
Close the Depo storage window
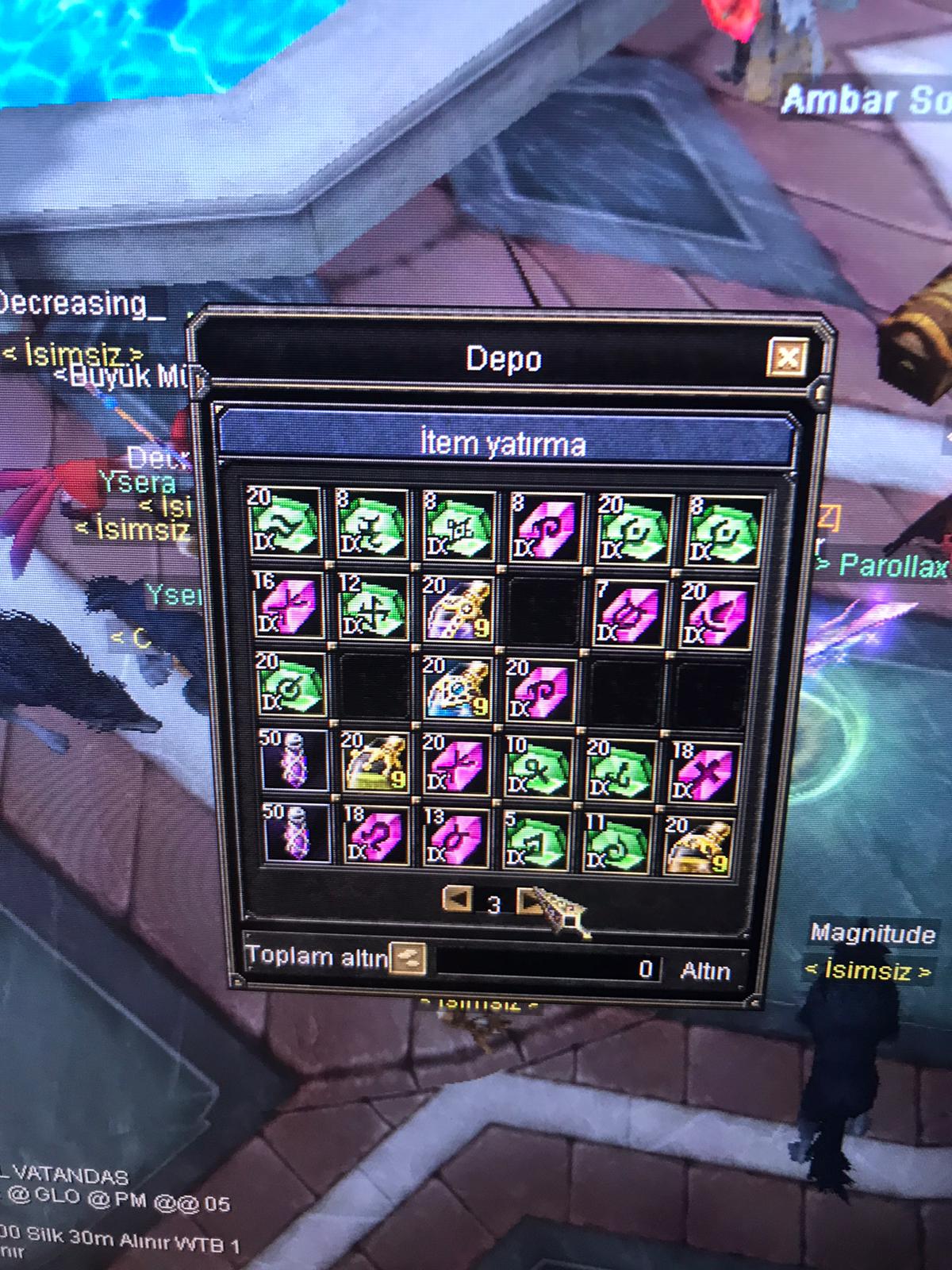click(787, 358)
